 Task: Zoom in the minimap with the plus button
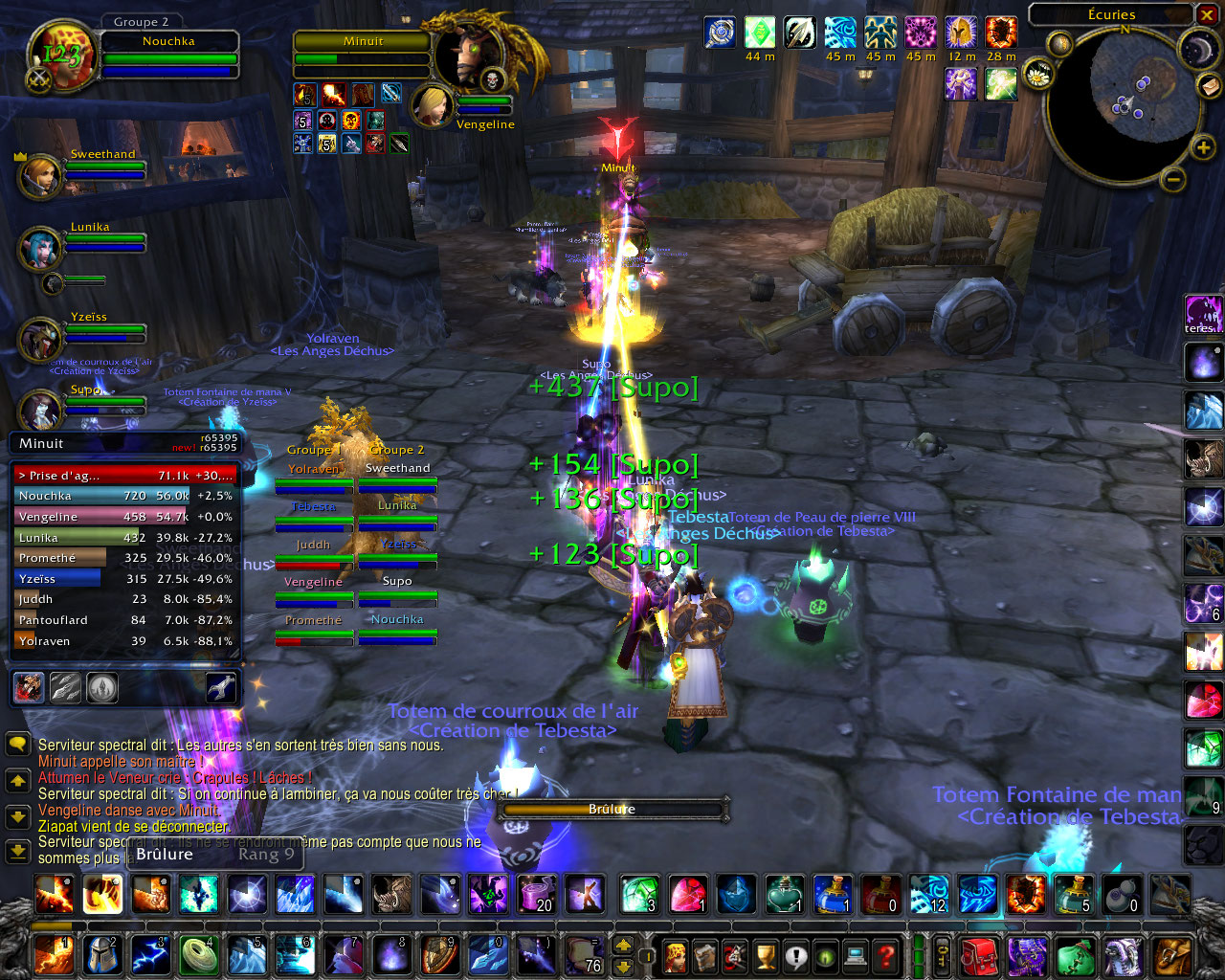point(1202,147)
